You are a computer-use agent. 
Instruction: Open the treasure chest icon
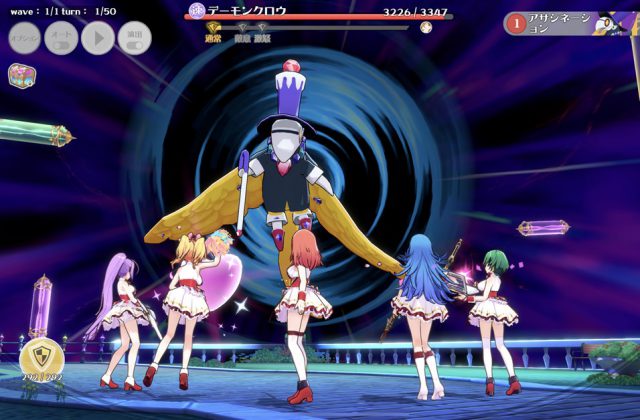point(20,75)
